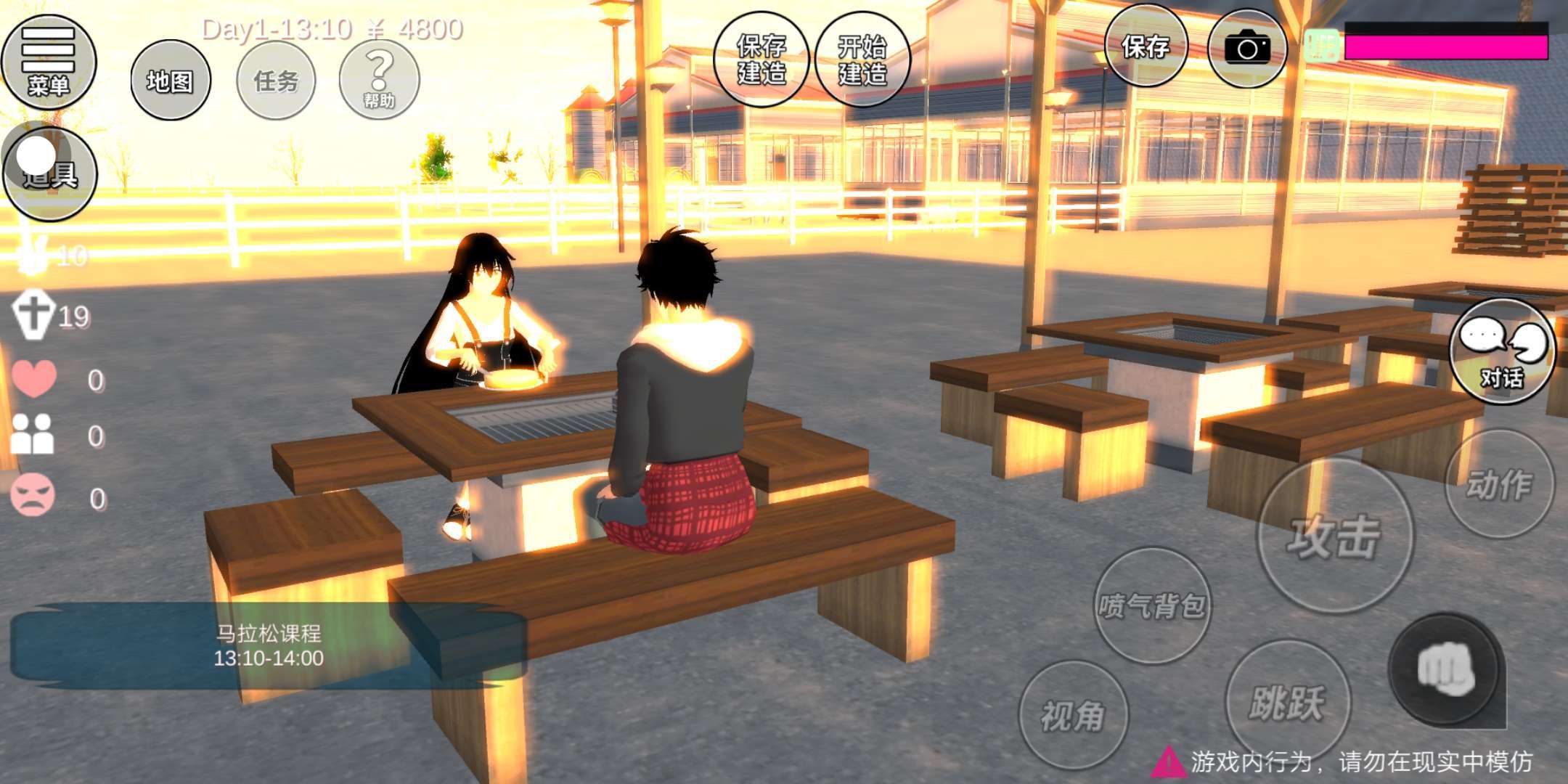Take a screenshot with the camera icon

(x=1247, y=49)
